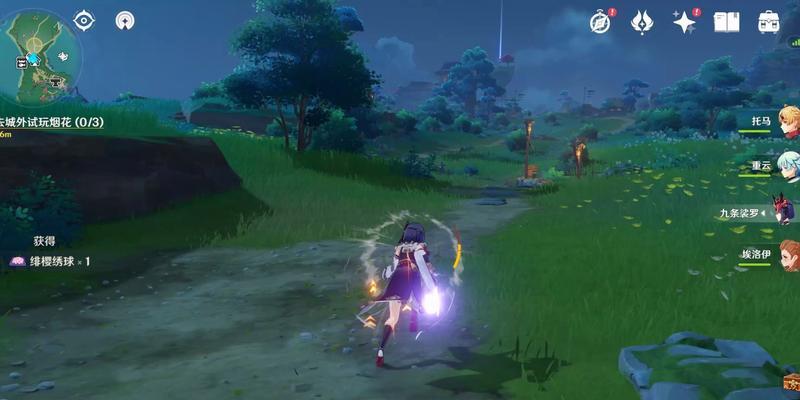800x400 pixels.
Task: Click the eye-shaped icon beside the minimap
Action: (x=84, y=20)
